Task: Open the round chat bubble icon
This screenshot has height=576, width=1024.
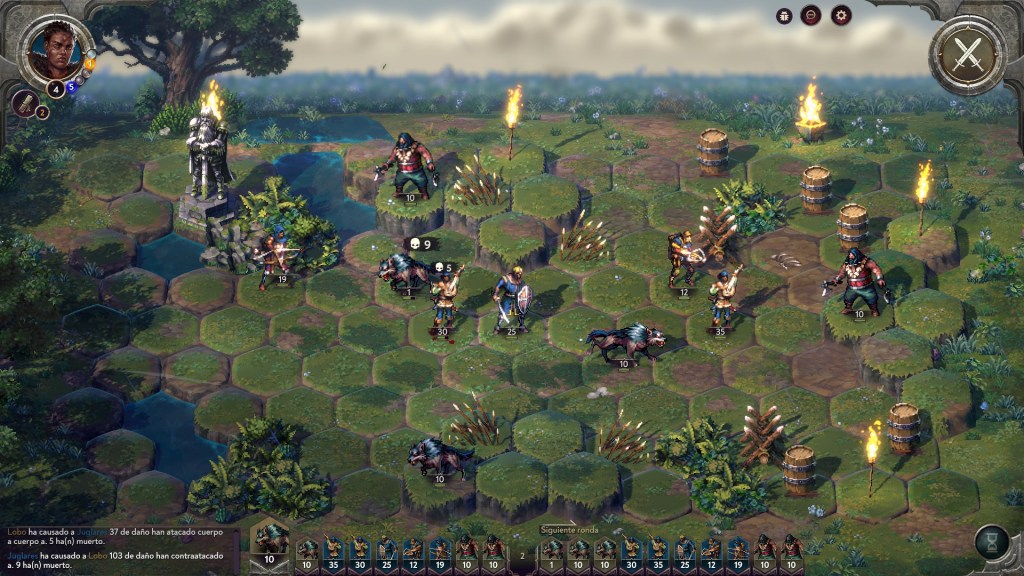Action: point(811,15)
